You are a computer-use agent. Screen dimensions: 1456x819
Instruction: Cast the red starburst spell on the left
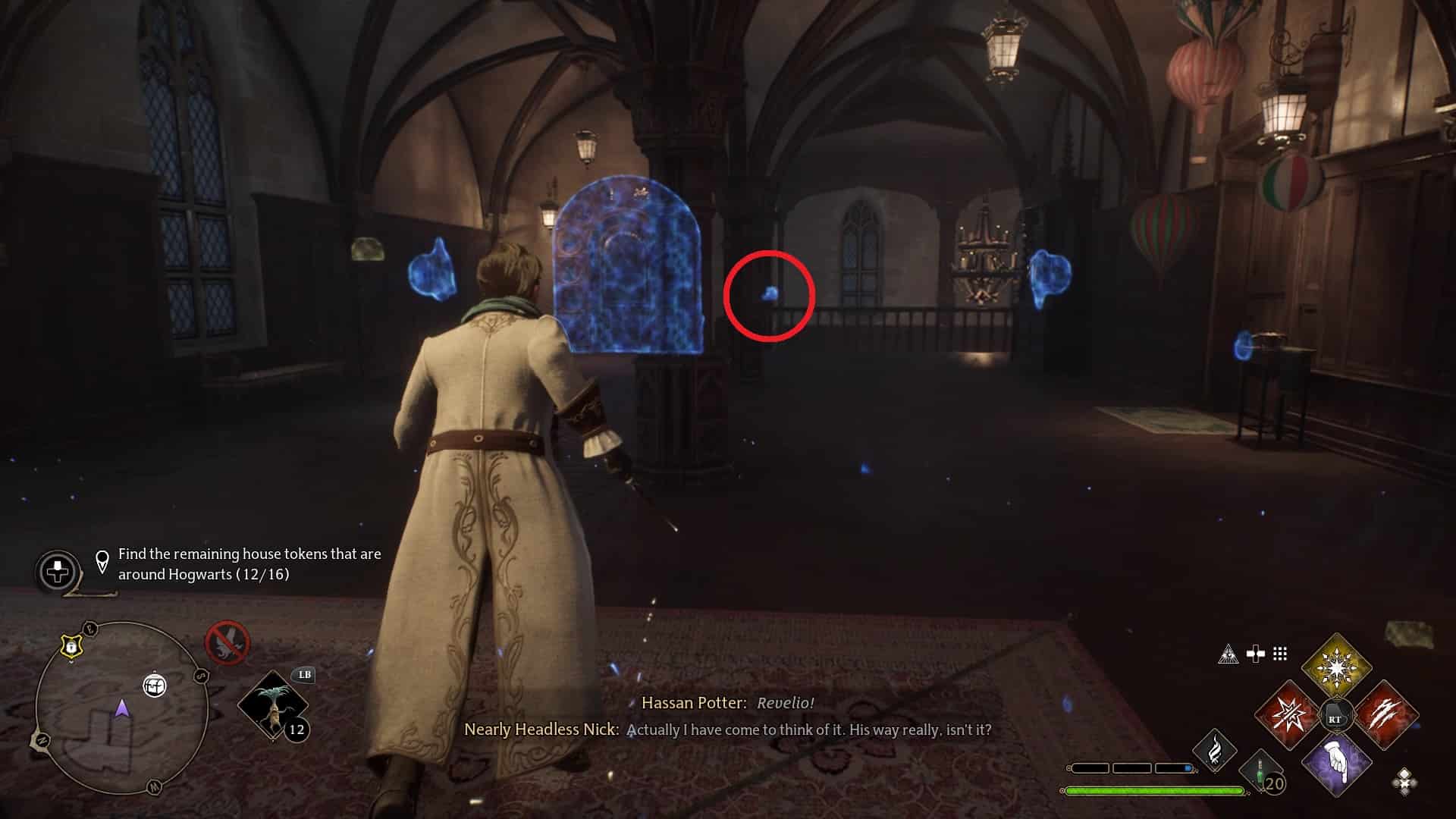pos(1288,715)
